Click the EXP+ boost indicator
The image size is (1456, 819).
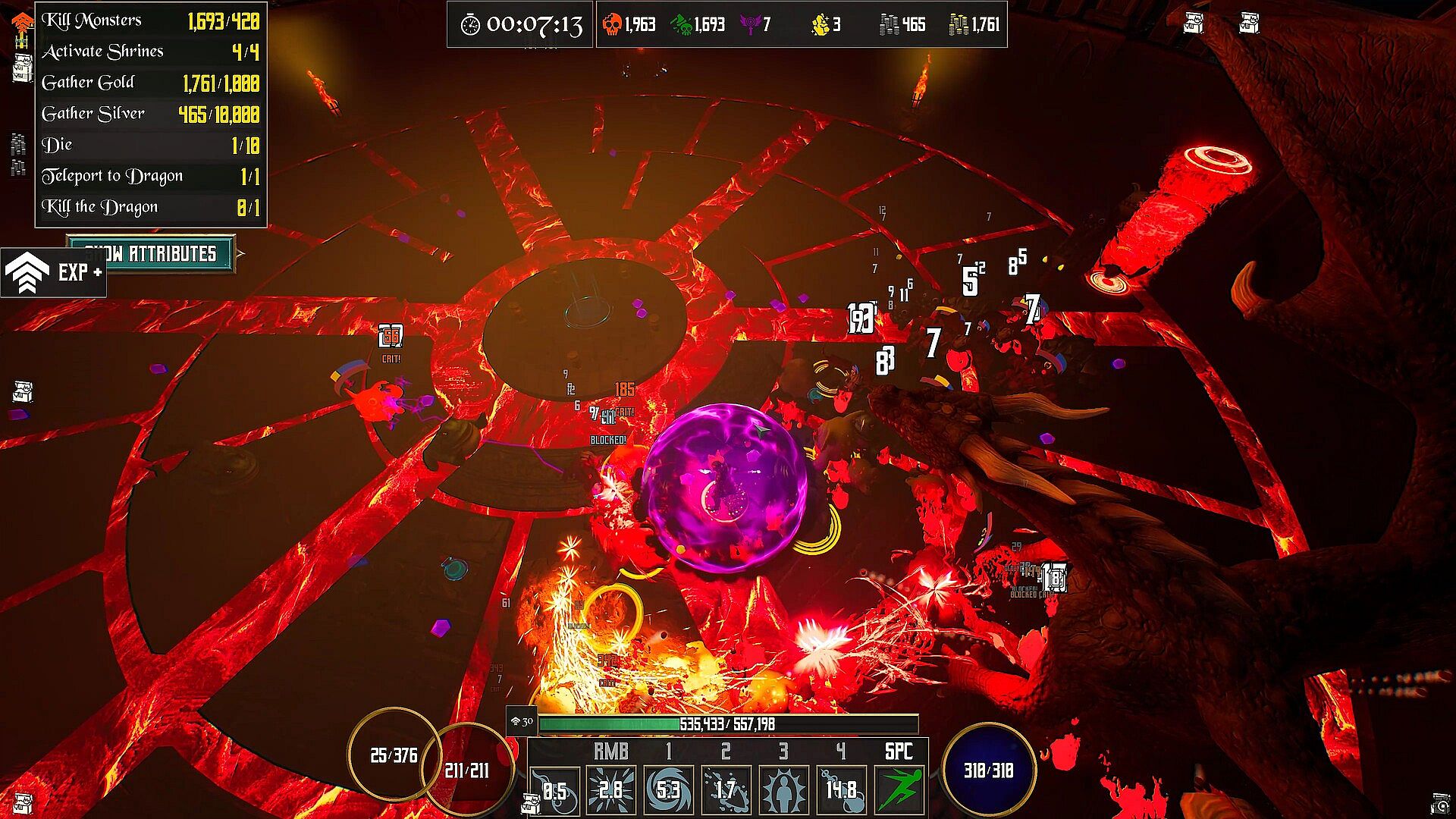(53, 272)
